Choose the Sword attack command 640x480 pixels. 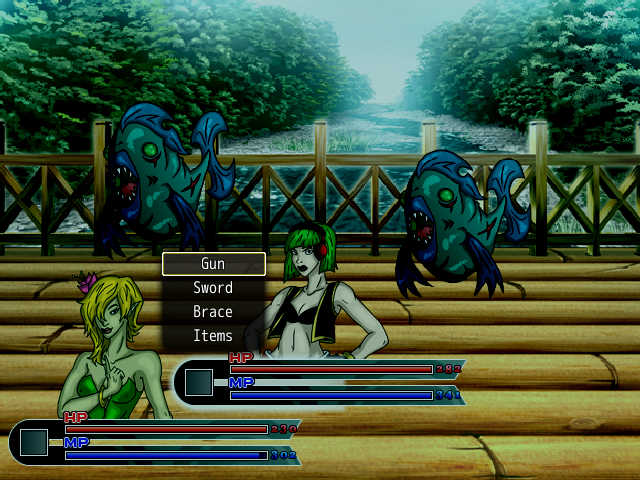pos(213,288)
